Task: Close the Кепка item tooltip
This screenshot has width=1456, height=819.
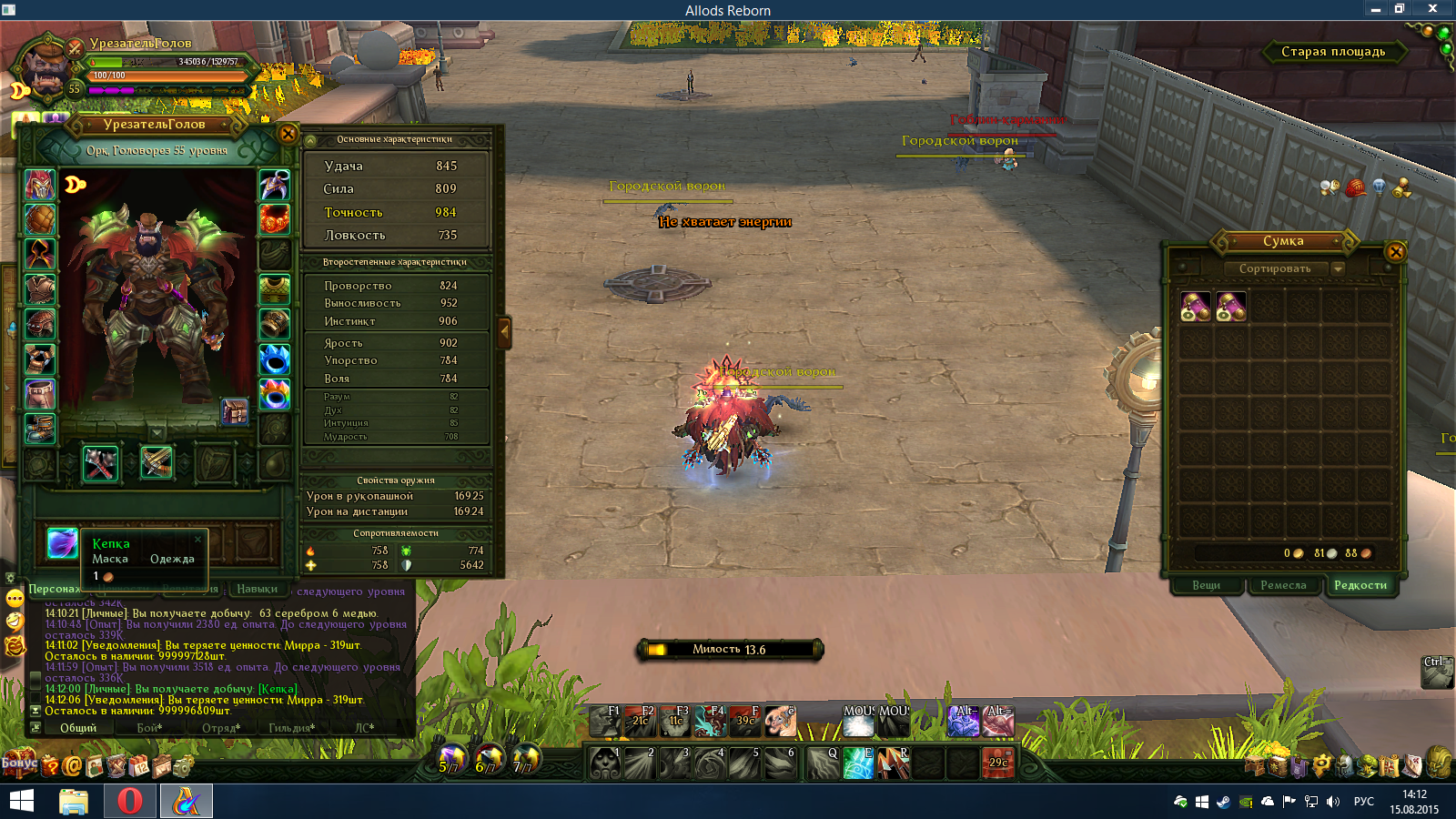Action: [197, 539]
